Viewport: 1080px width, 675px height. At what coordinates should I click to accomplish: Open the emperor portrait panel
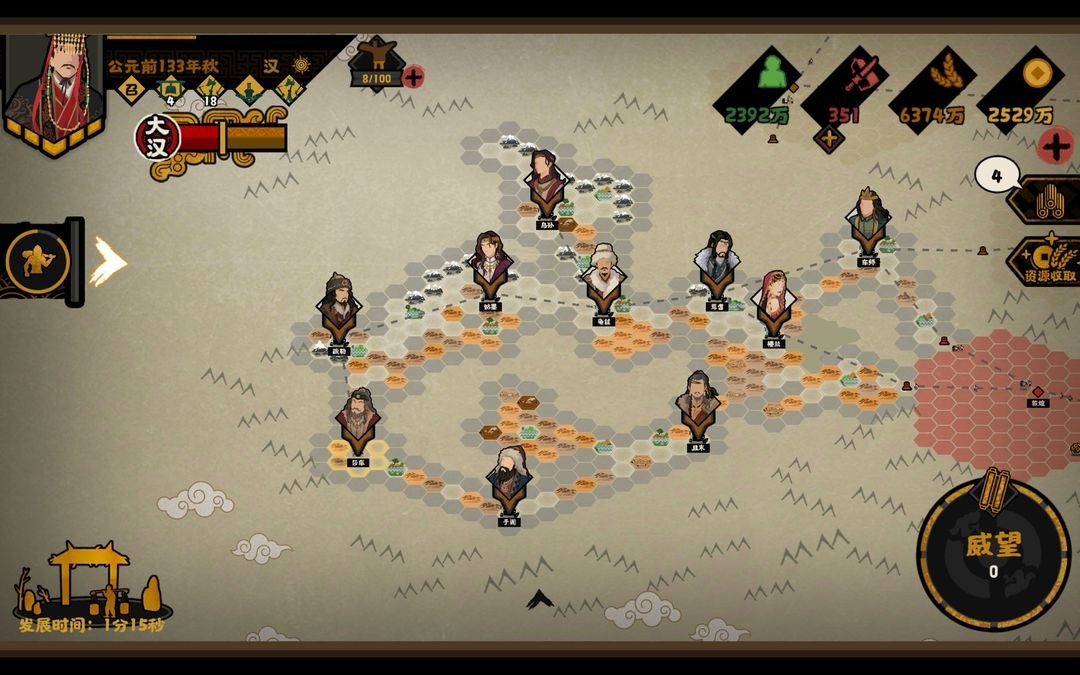(x=54, y=88)
